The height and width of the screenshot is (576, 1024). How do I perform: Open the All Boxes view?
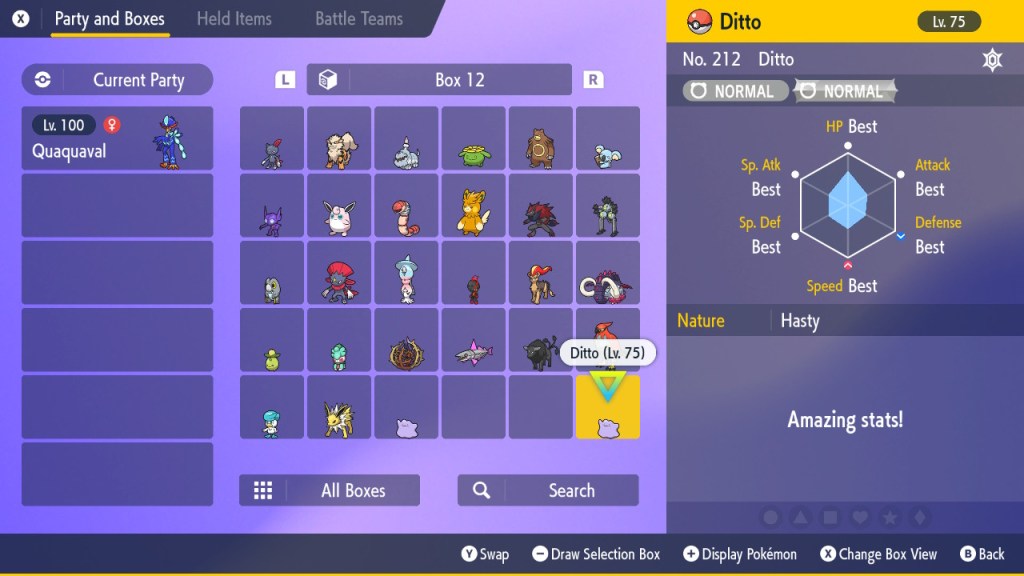coord(329,490)
